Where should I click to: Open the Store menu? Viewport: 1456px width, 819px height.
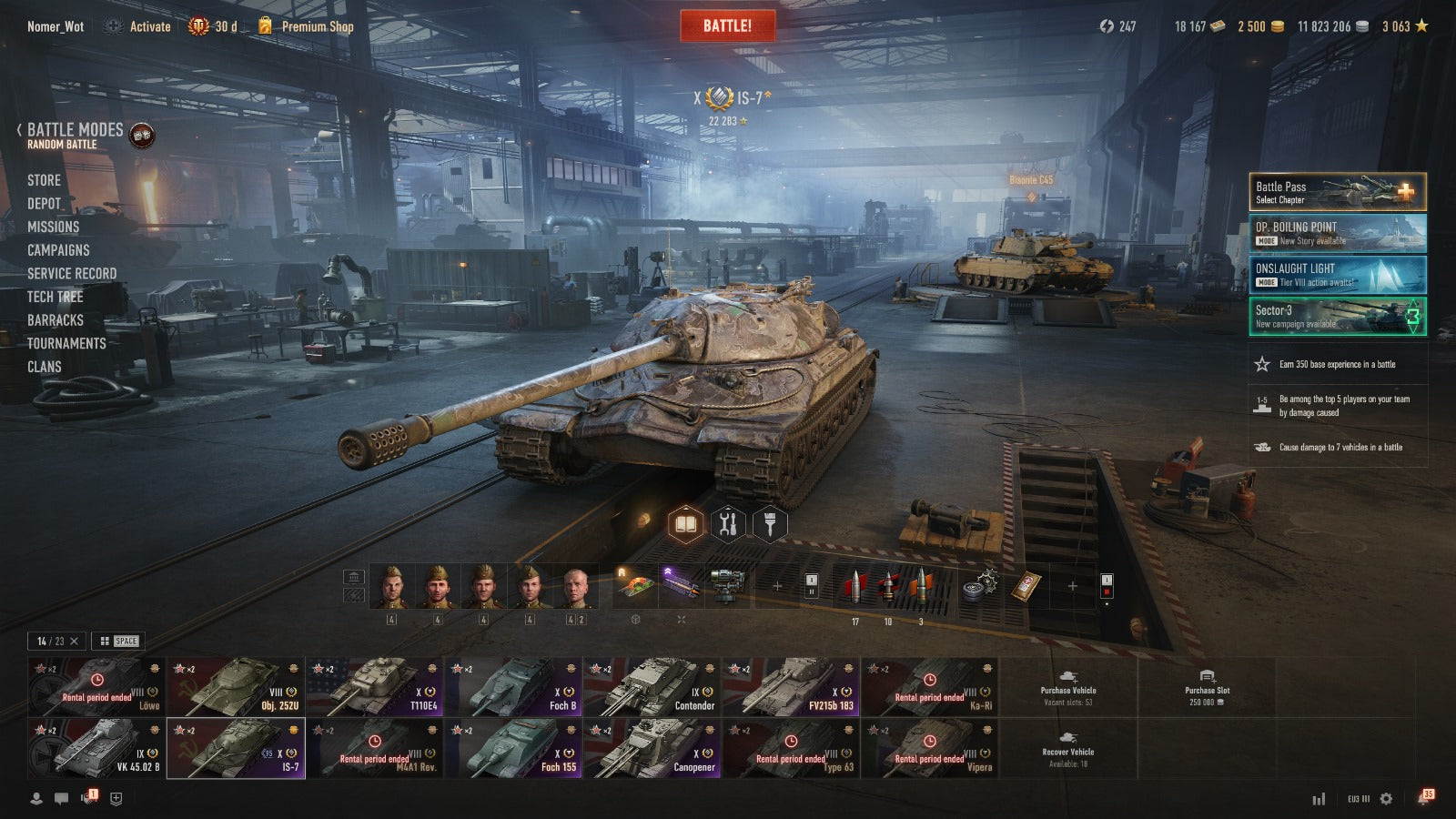point(44,180)
